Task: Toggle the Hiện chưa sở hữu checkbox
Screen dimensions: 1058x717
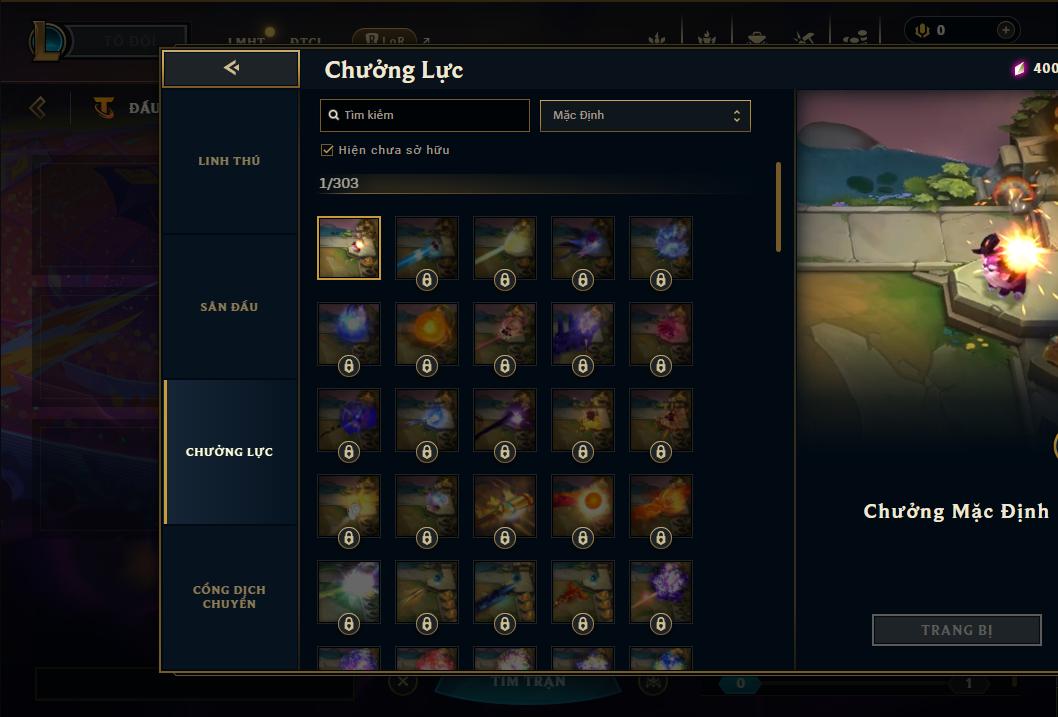Action: [327, 150]
